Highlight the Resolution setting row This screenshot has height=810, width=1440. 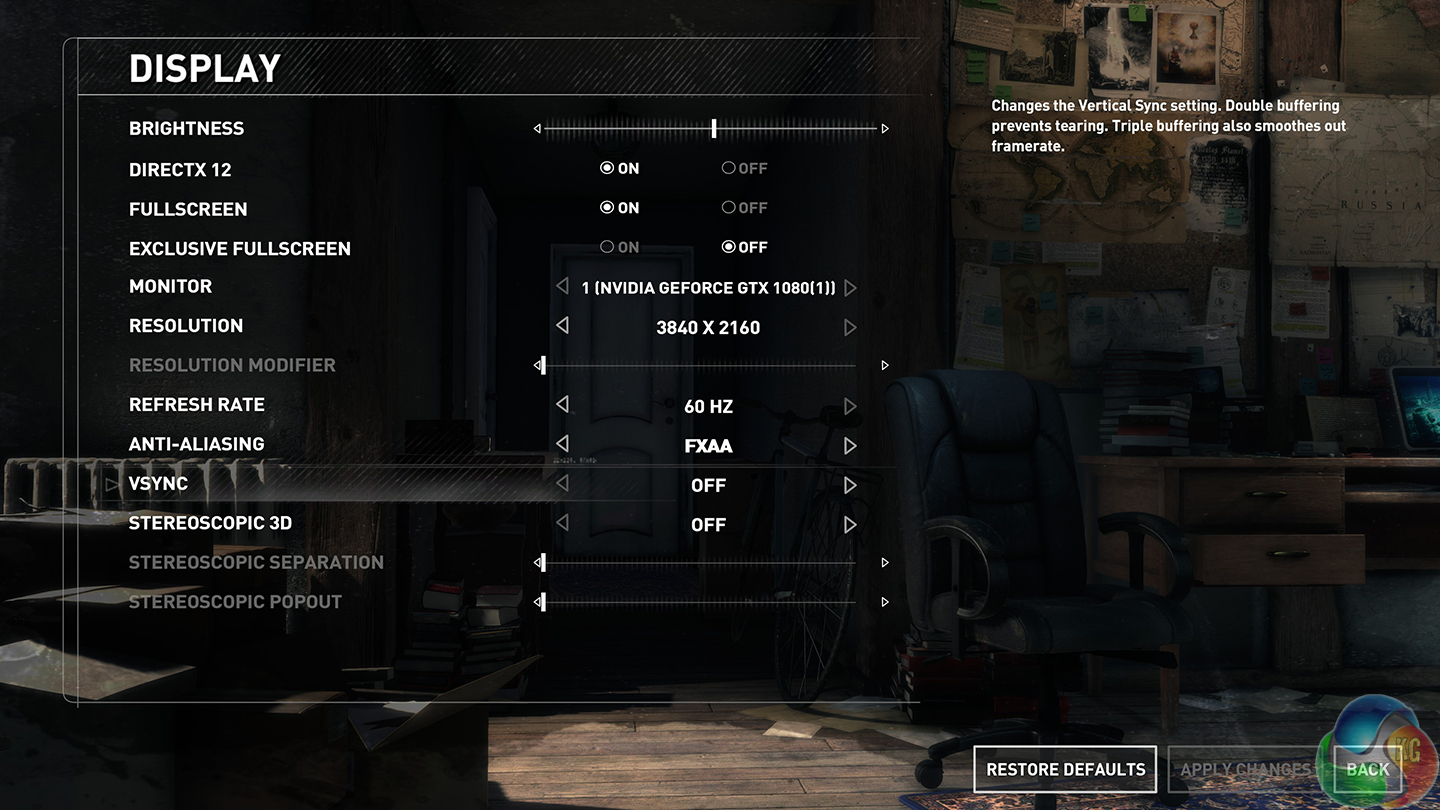pyautogui.click(x=186, y=326)
